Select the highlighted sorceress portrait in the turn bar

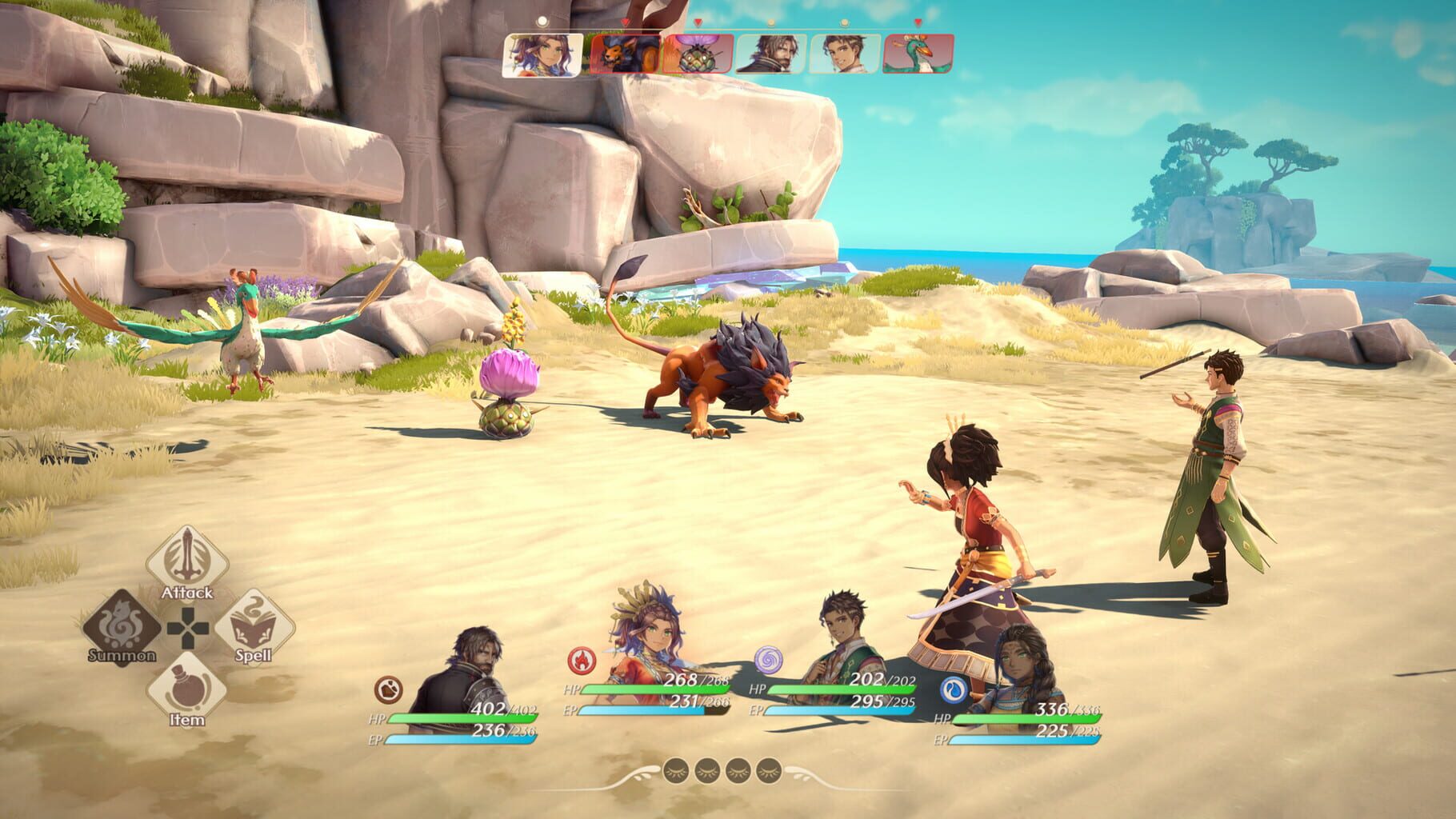tap(542, 54)
